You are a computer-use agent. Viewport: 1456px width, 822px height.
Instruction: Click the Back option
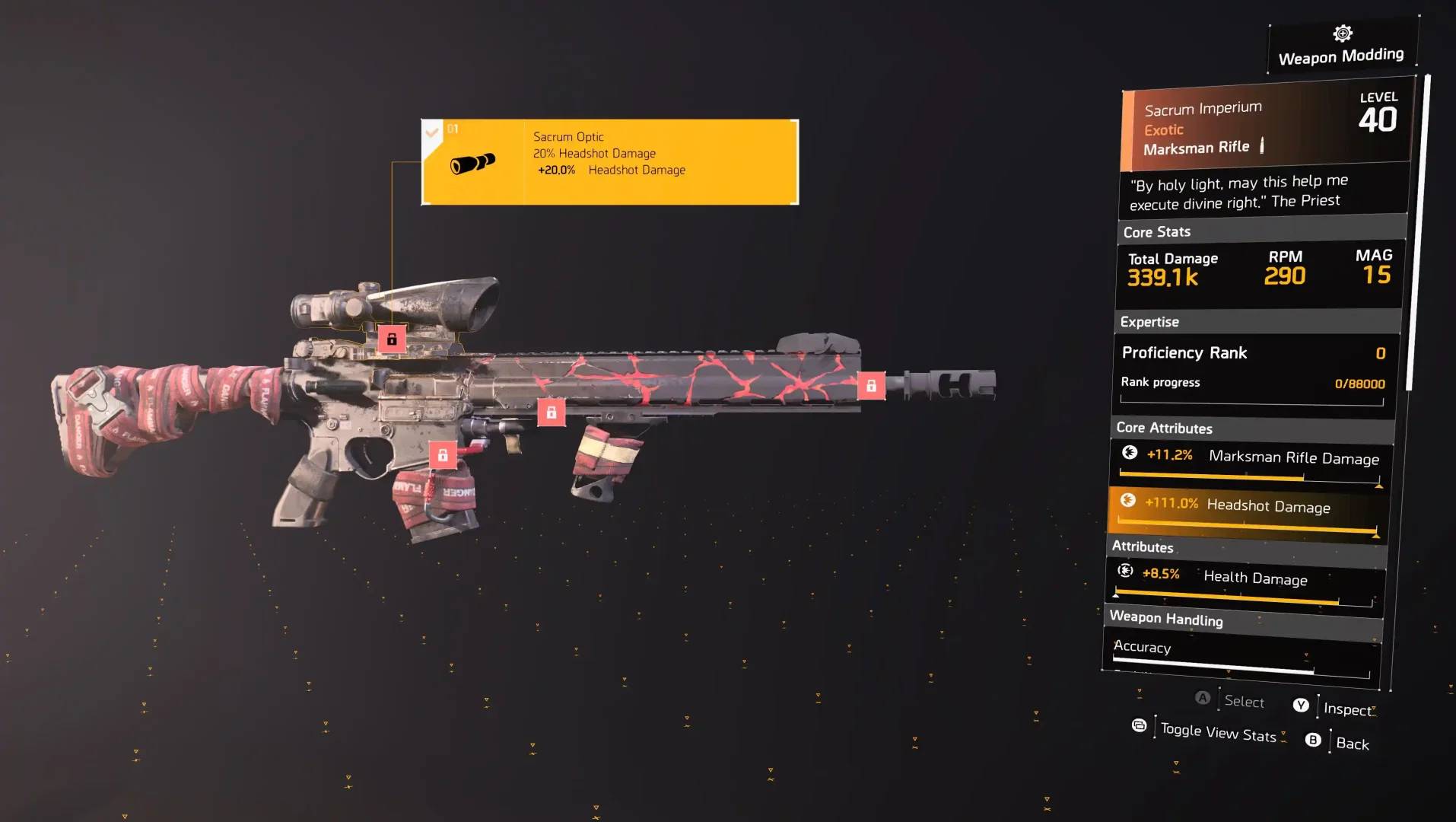1352,744
